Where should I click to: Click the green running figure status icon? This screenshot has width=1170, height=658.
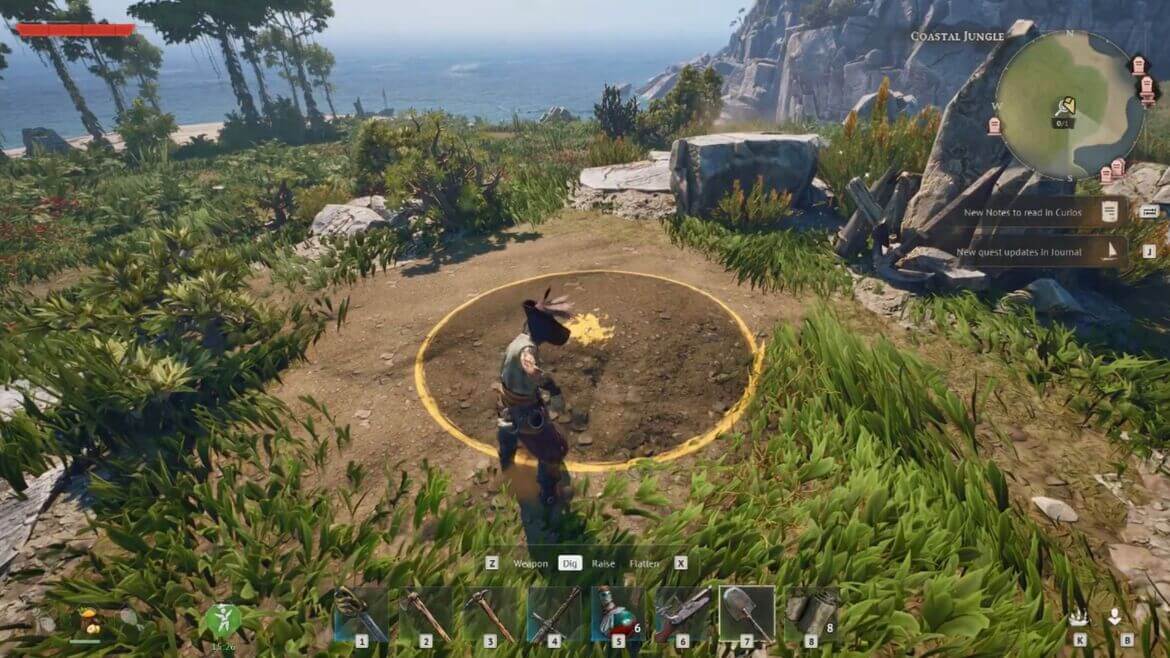(x=223, y=619)
